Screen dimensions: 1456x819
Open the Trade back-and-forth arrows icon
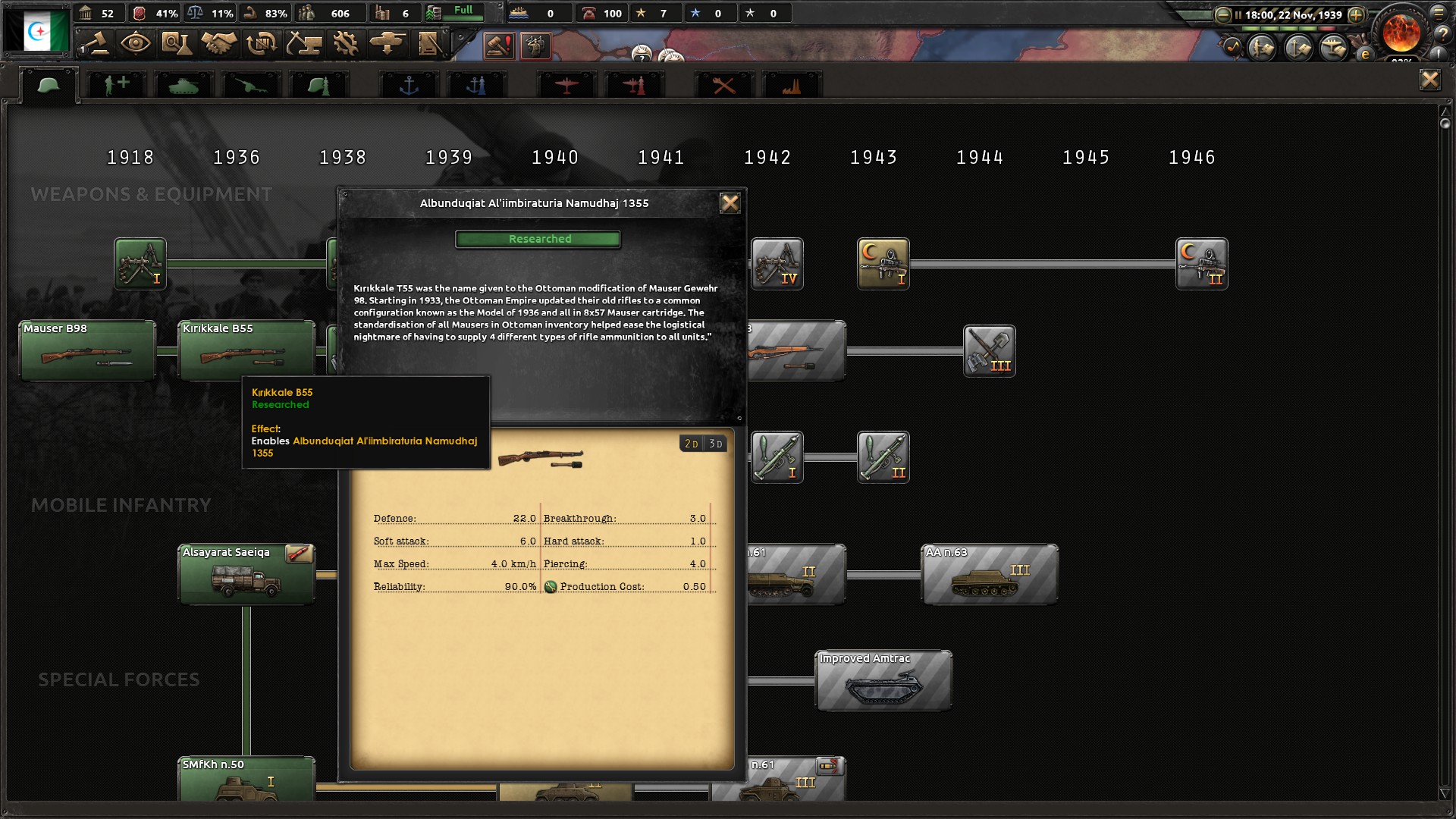point(260,43)
